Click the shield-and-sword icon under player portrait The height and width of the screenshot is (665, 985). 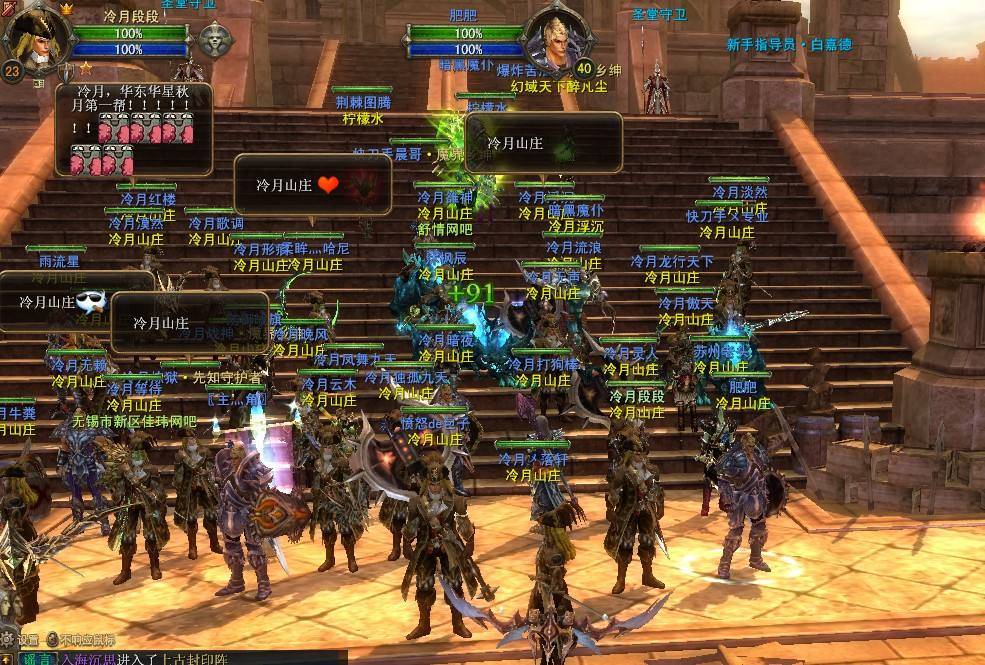(66, 71)
